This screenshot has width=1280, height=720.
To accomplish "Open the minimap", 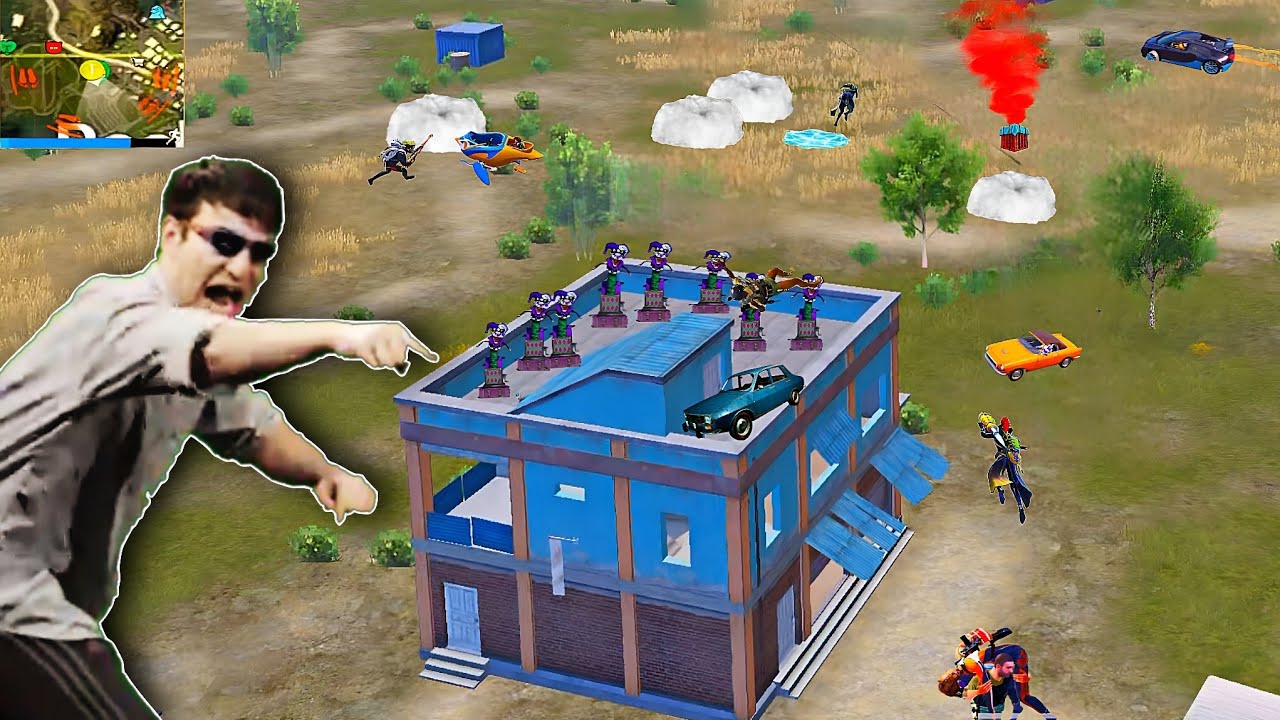I will tap(92, 70).
